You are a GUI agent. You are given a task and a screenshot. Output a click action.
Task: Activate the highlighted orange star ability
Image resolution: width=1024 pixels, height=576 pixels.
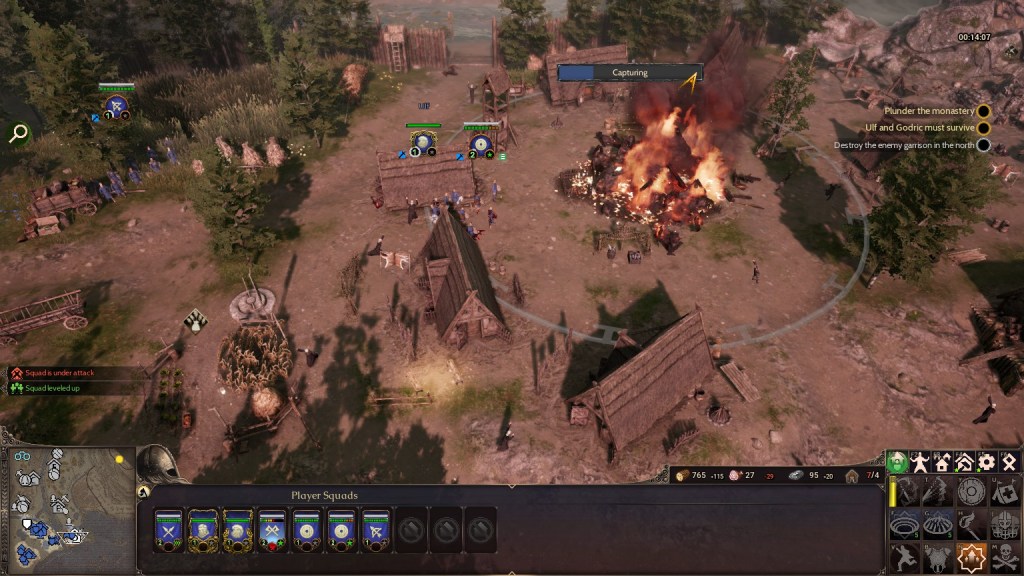(x=971, y=556)
